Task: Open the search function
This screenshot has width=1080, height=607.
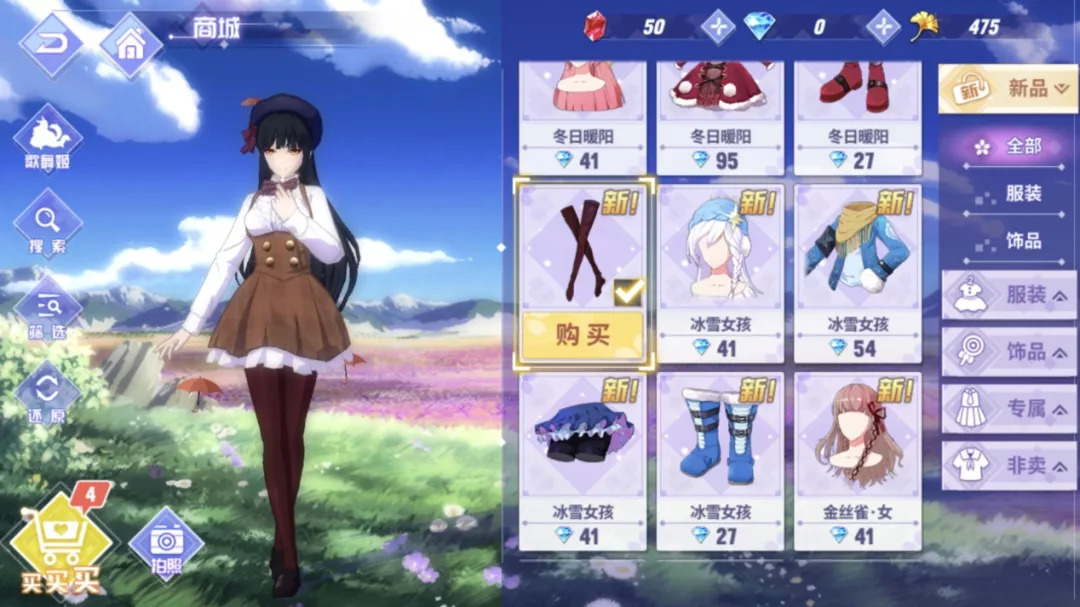Action: click(47, 223)
